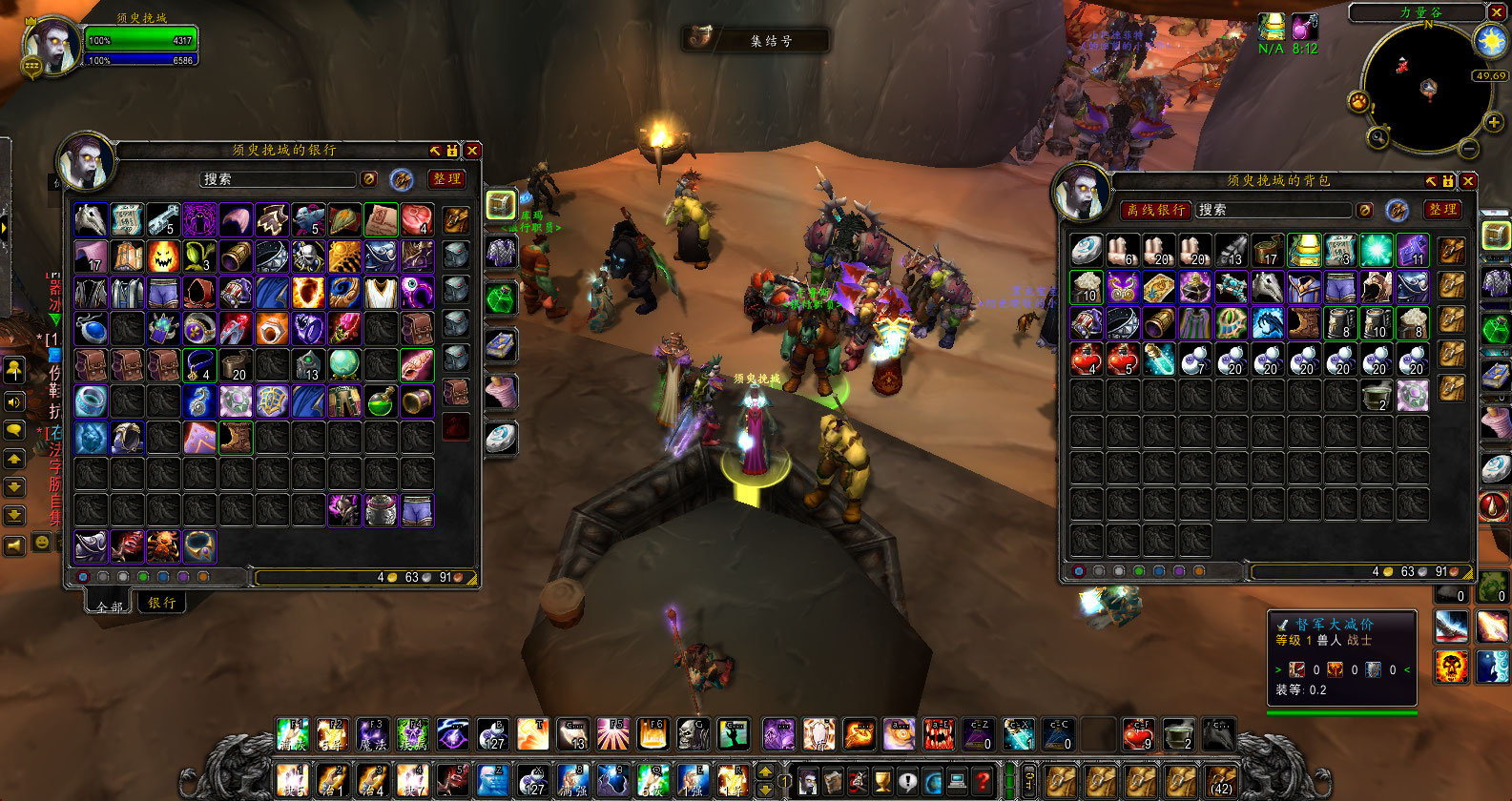The height and width of the screenshot is (801, 1512).
Task: Close the backpack window
Action: tap(1468, 181)
